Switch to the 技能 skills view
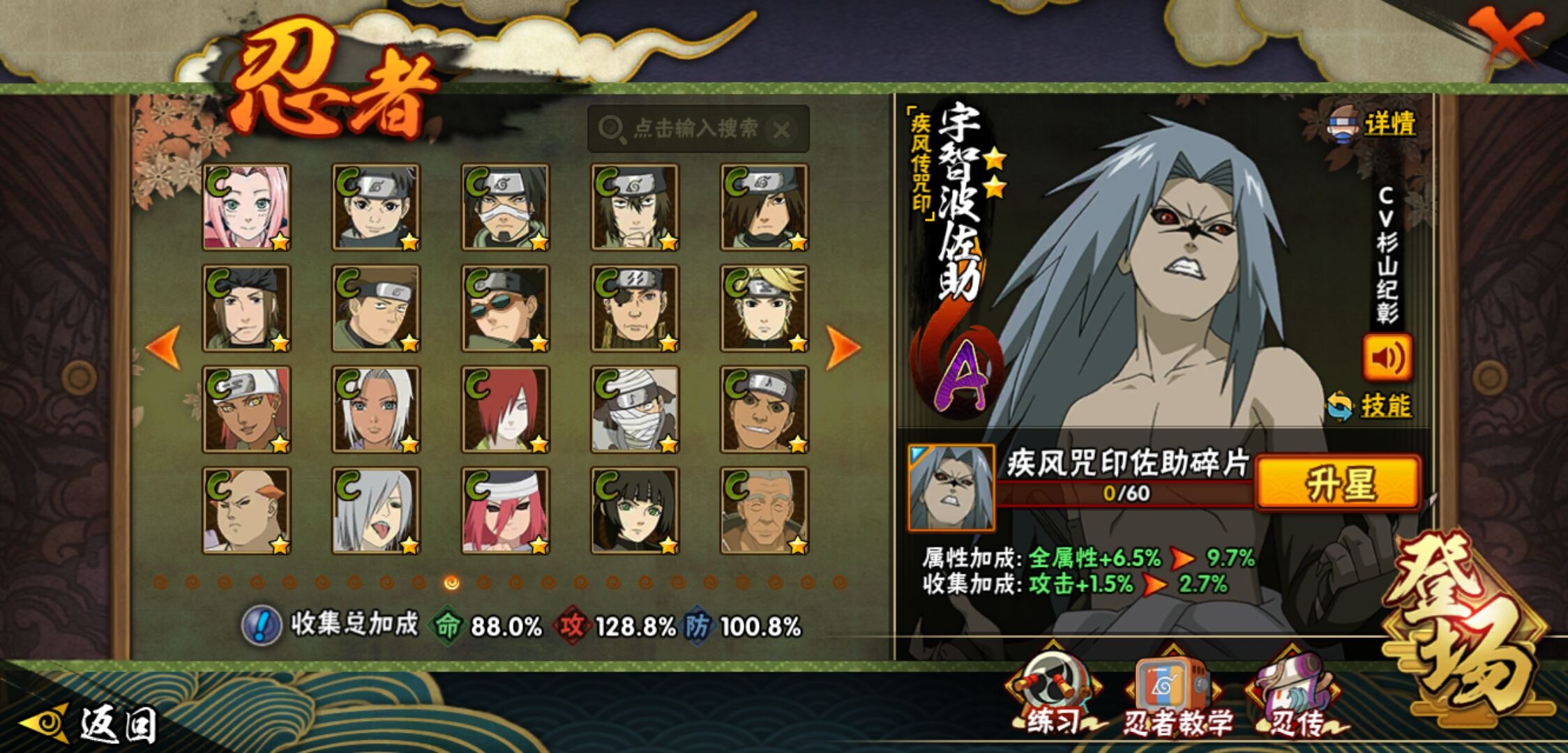 pos(1371,406)
